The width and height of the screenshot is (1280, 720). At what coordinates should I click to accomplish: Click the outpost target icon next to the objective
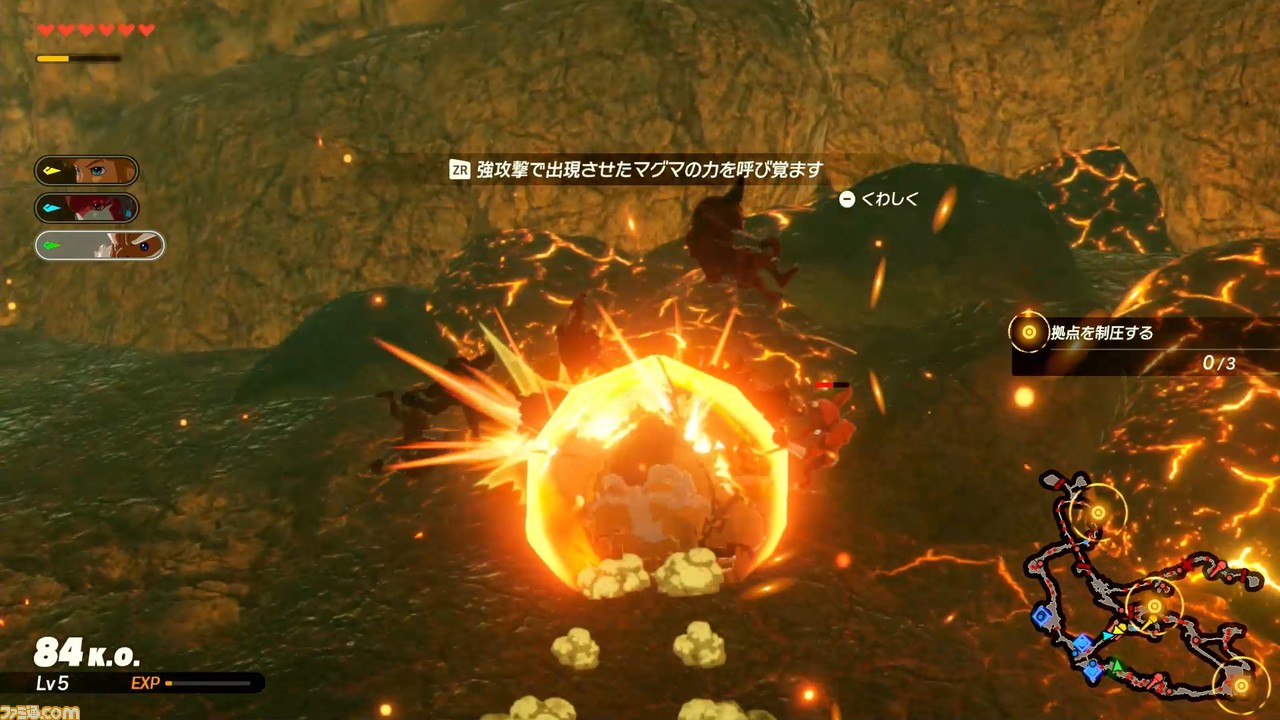pyautogui.click(x=1027, y=333)
